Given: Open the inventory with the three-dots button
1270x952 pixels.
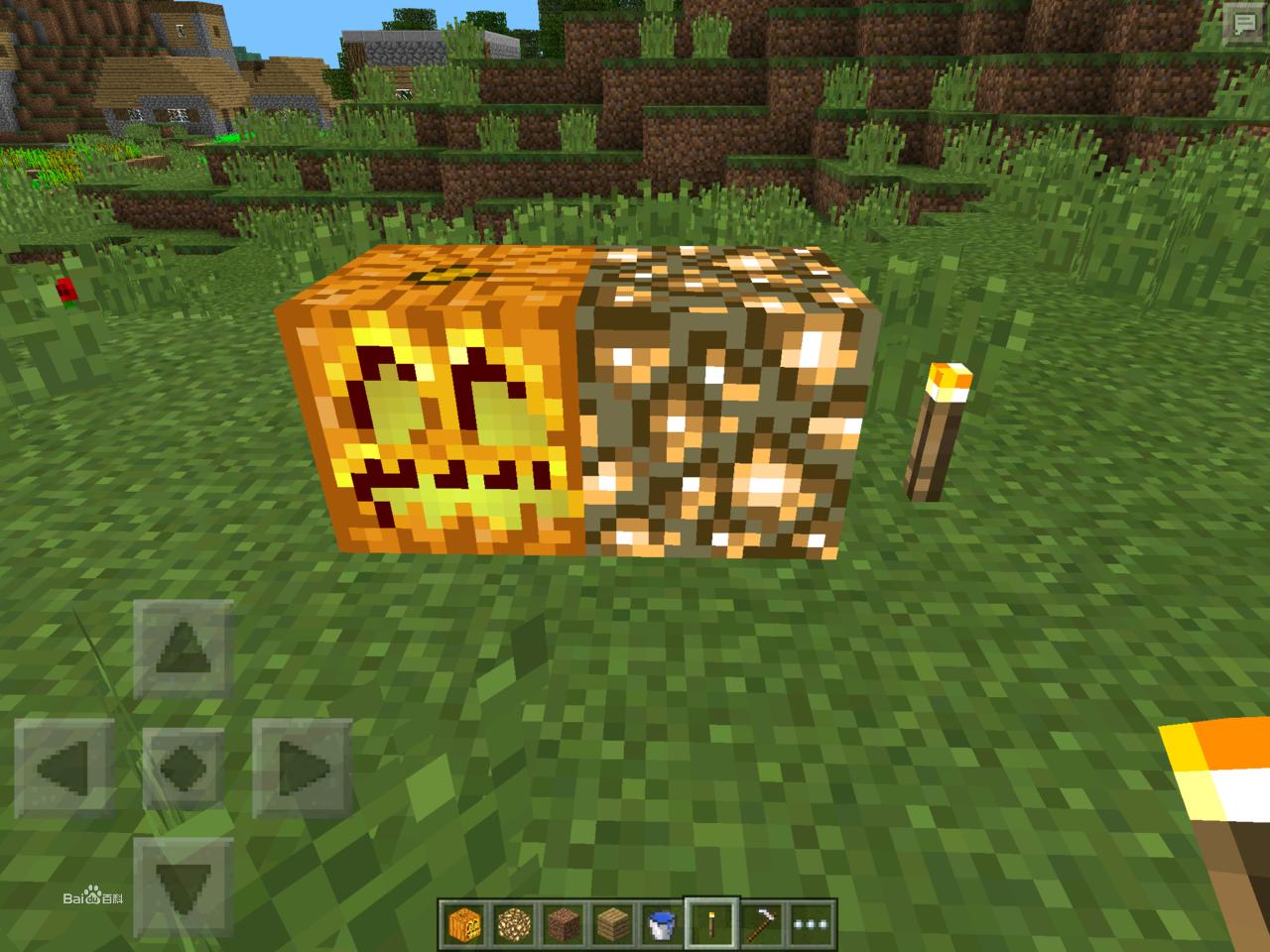Looking at the screenshot, I should (812, 924).
